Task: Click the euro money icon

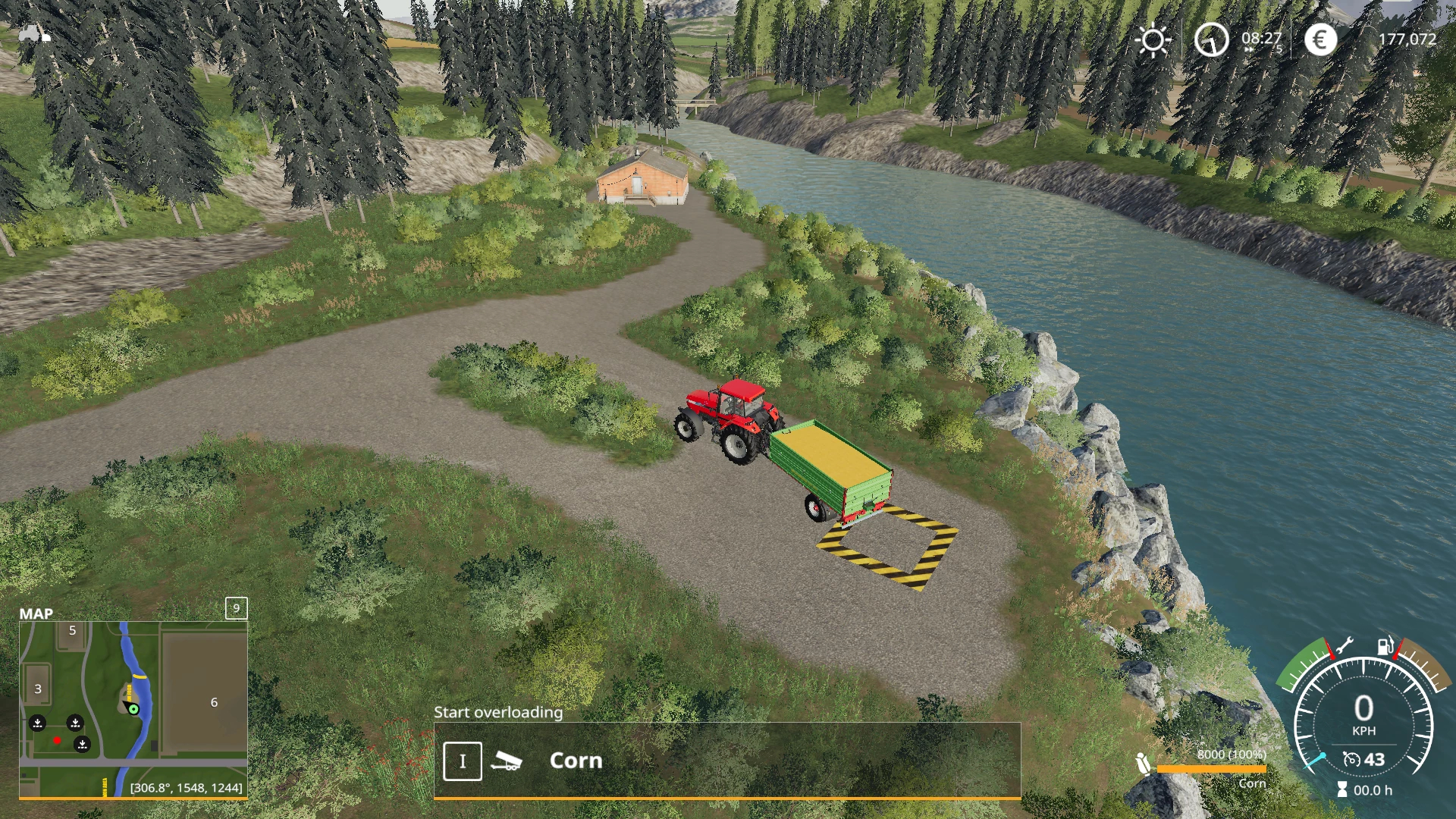Action: 1320,39
